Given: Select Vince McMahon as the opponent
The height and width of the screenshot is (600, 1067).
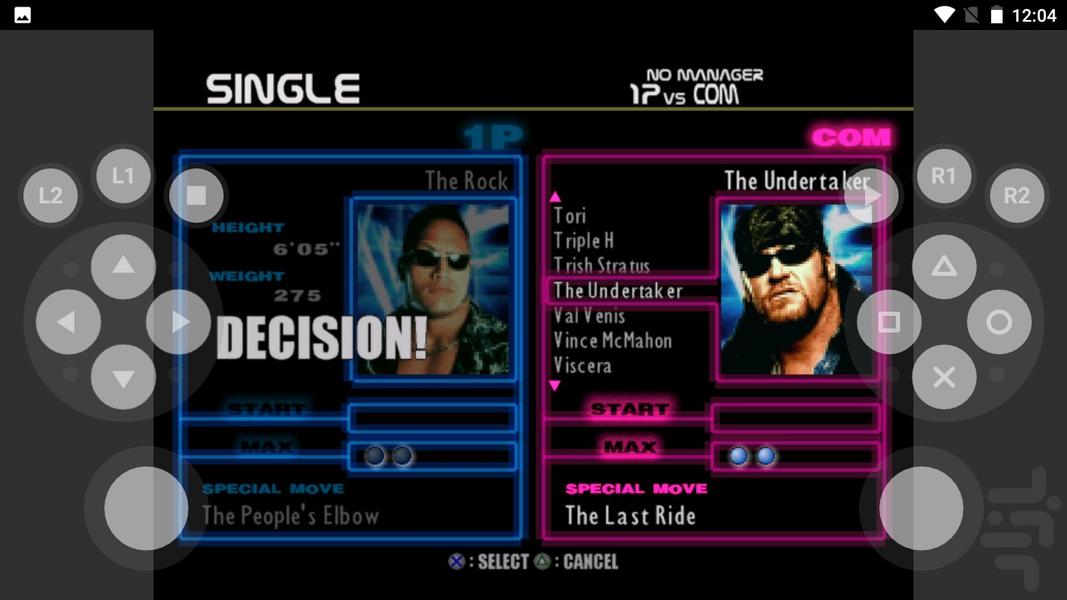Looking at the screenshot, I should [612, 341].
